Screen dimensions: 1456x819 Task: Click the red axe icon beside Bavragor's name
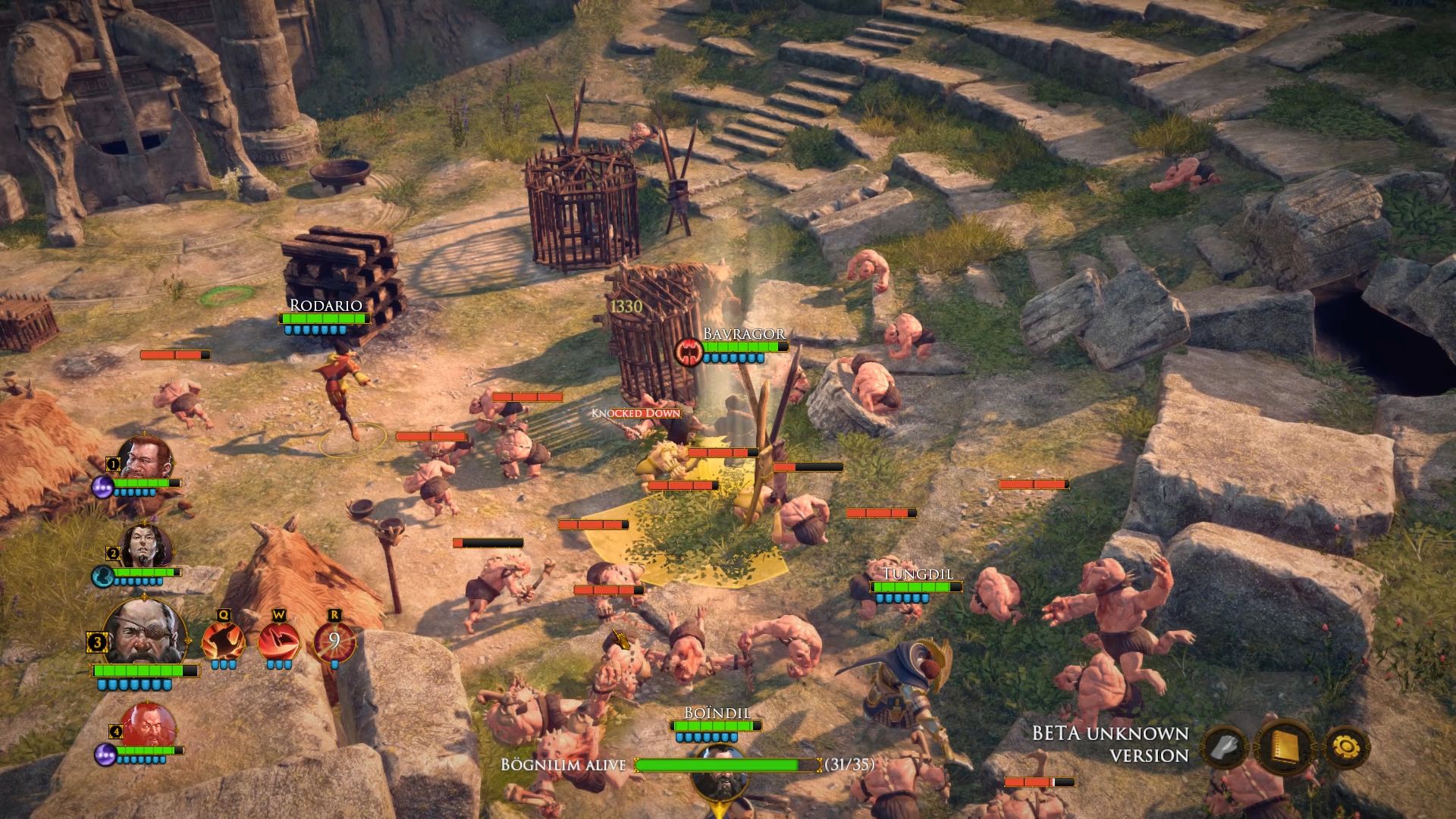689,352
